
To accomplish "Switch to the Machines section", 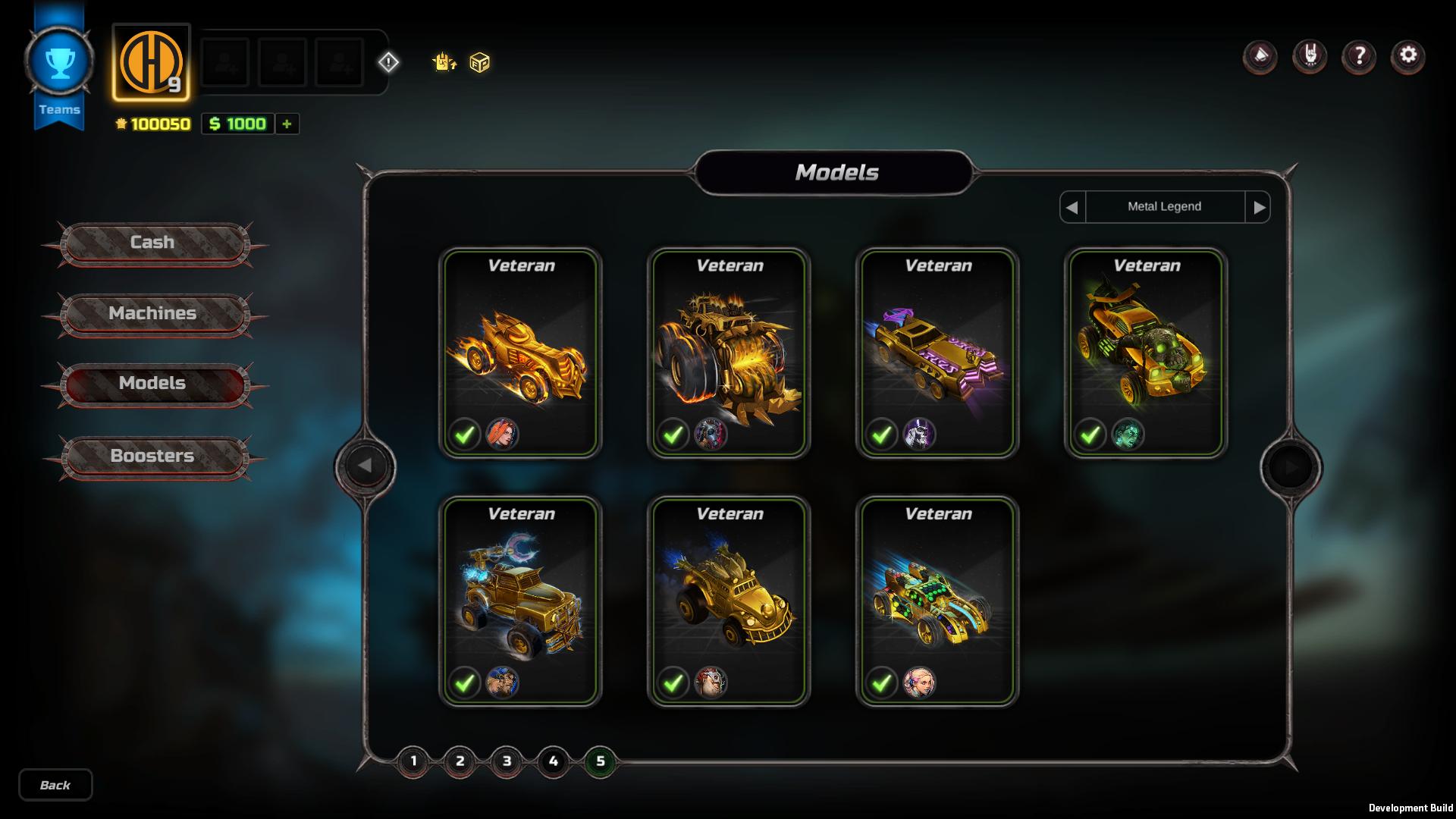I will point(154,313).
